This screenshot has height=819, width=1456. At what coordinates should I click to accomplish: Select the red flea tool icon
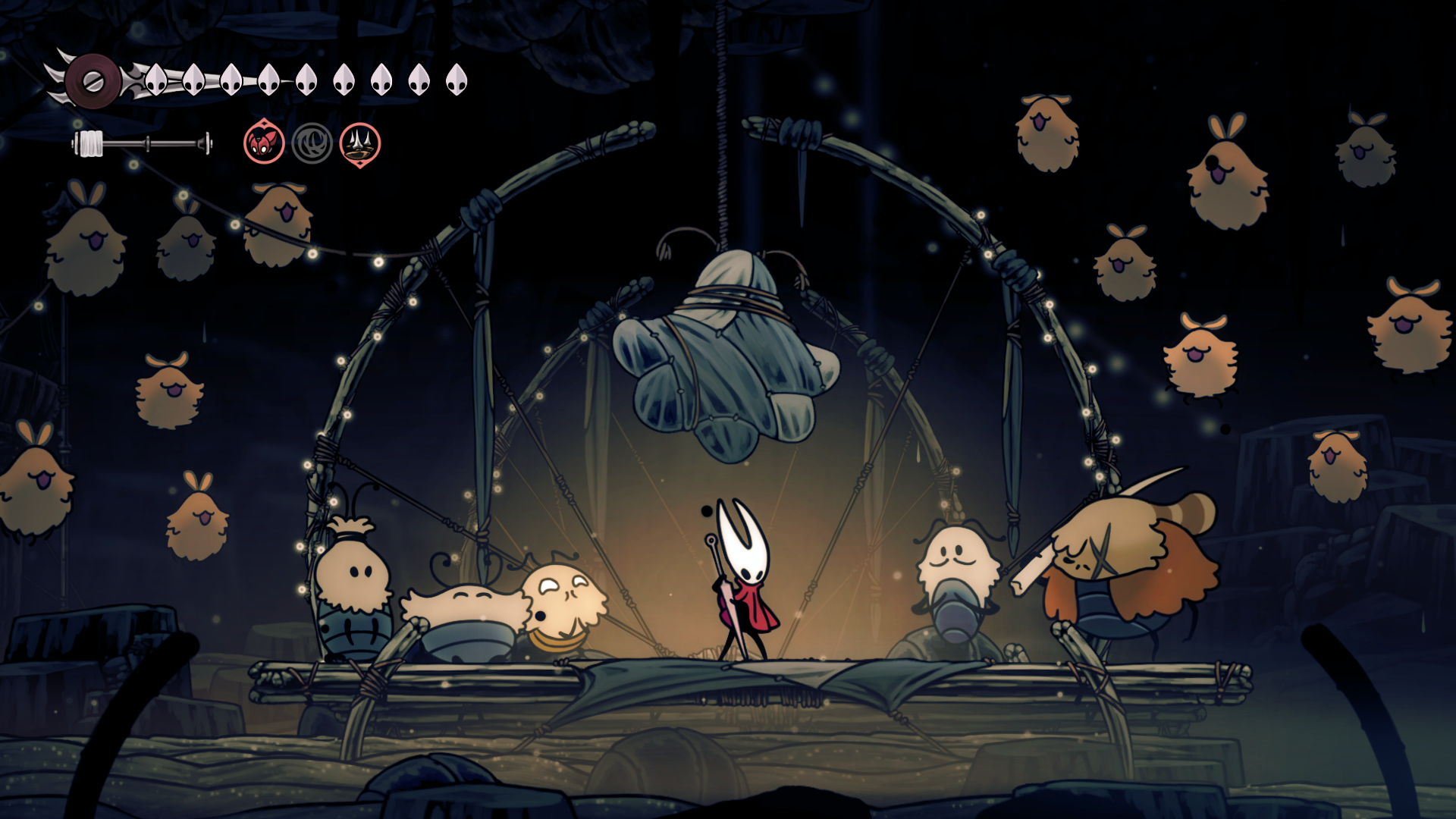pyautogui.click(x=264, y=143)
